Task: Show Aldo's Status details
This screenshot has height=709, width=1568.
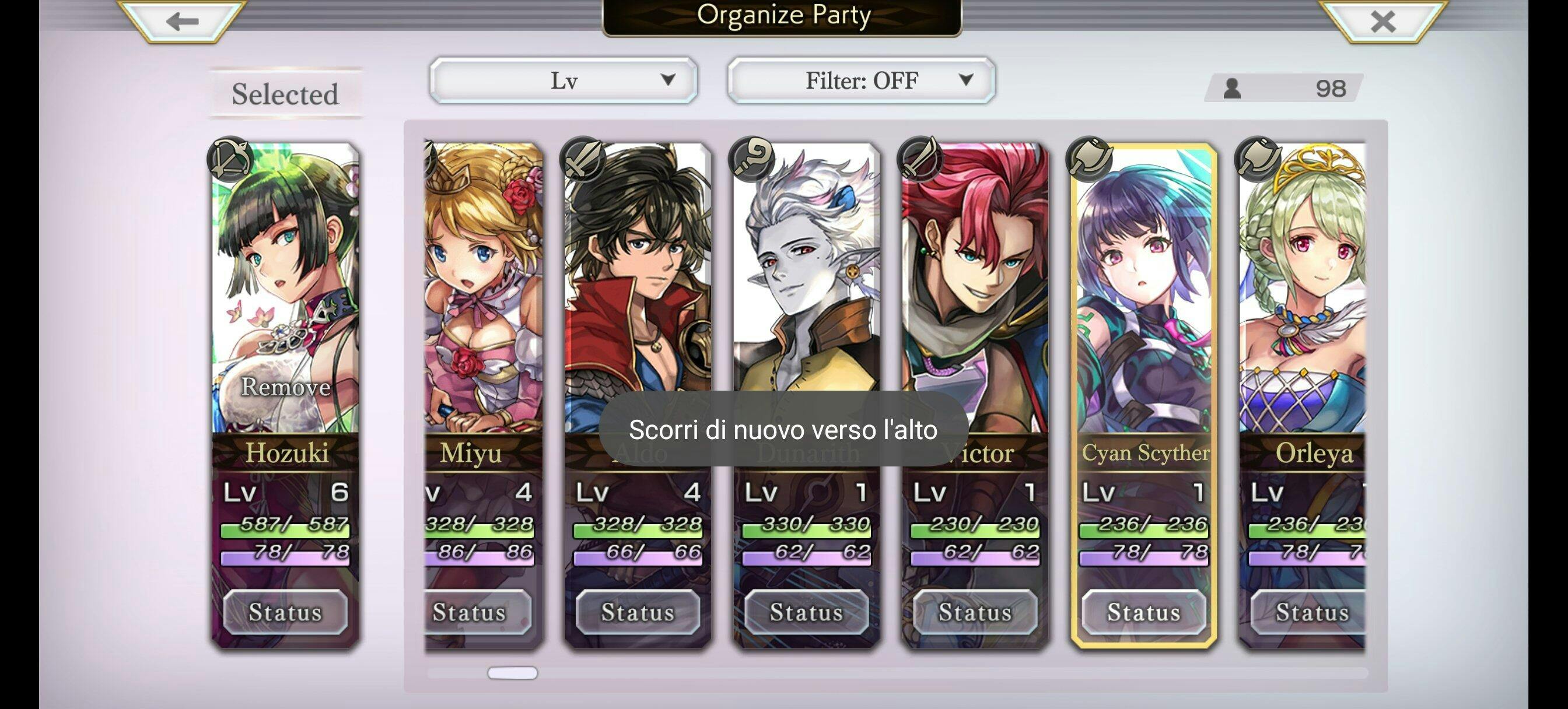Action: [x=638, y=612]
